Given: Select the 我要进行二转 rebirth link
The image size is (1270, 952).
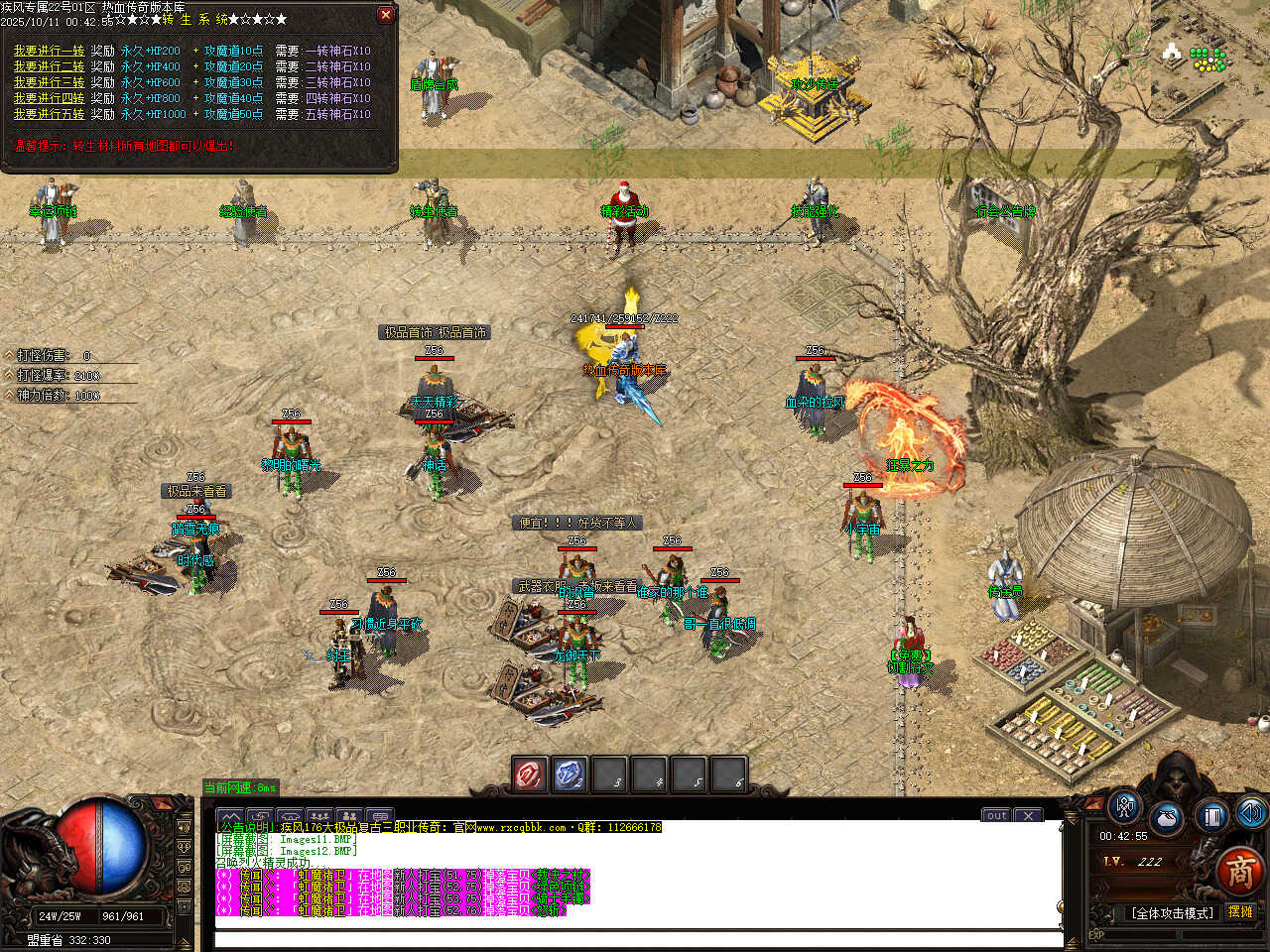Looking at the screenshot, I should click(x=49, y=66).
